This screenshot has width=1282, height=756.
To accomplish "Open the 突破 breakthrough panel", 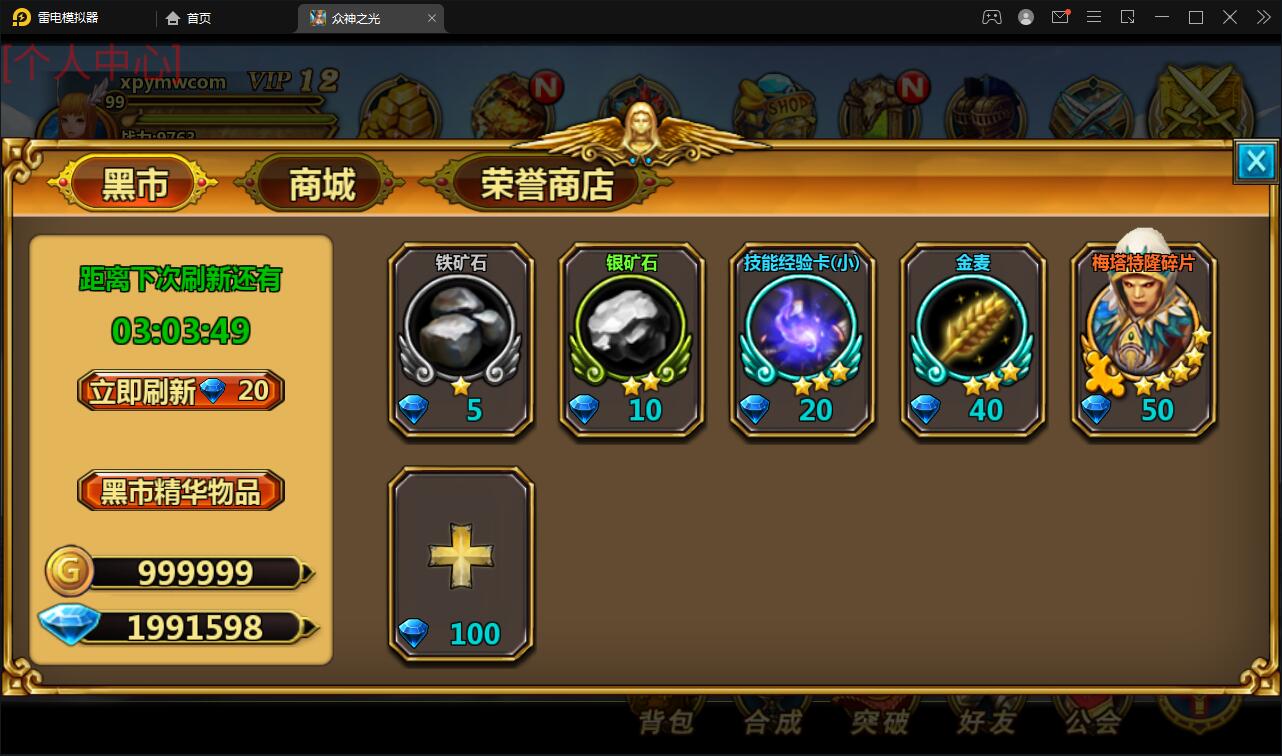I will click(879, 723).
